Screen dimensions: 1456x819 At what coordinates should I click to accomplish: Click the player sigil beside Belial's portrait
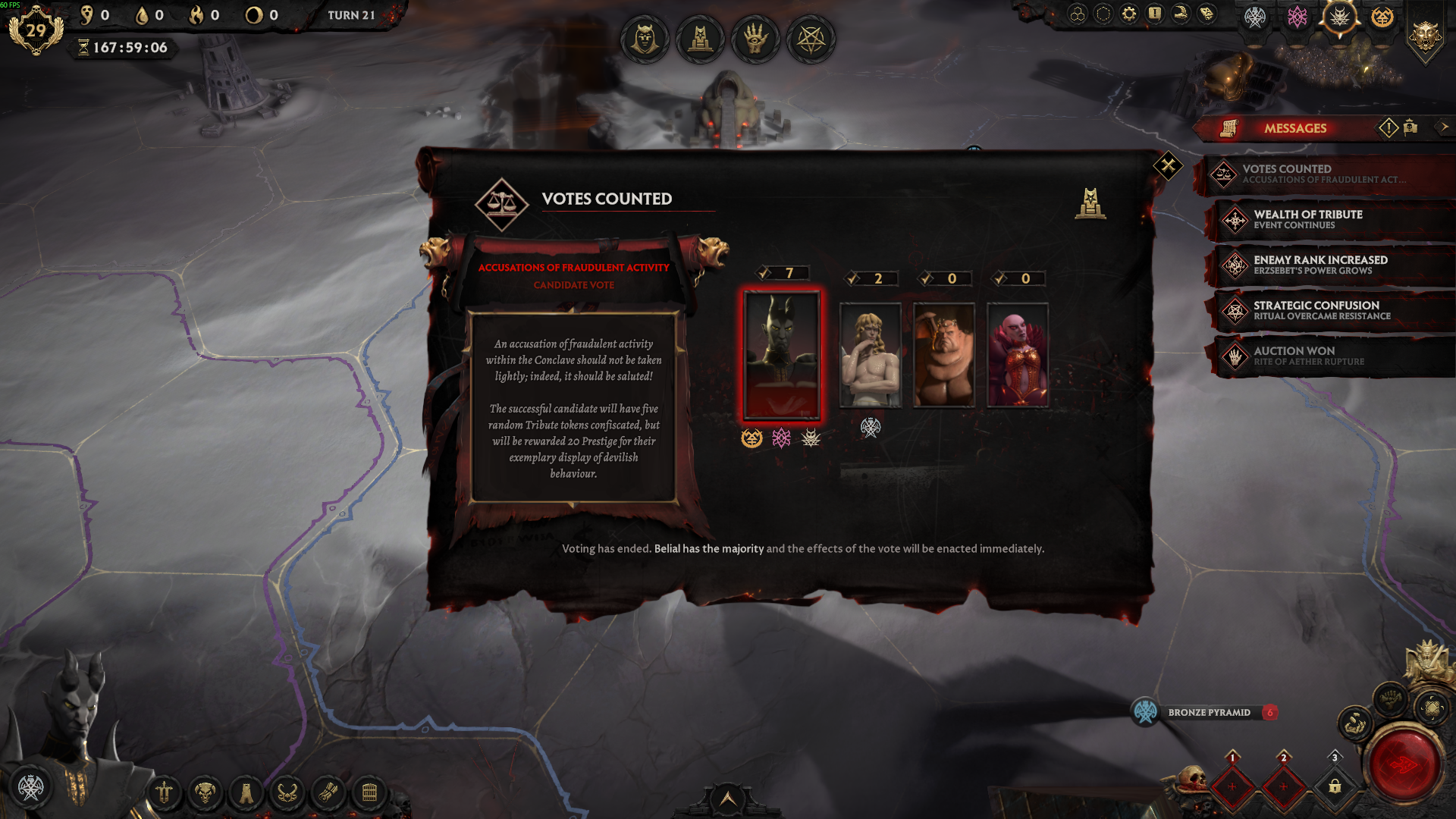coord(31,787)
